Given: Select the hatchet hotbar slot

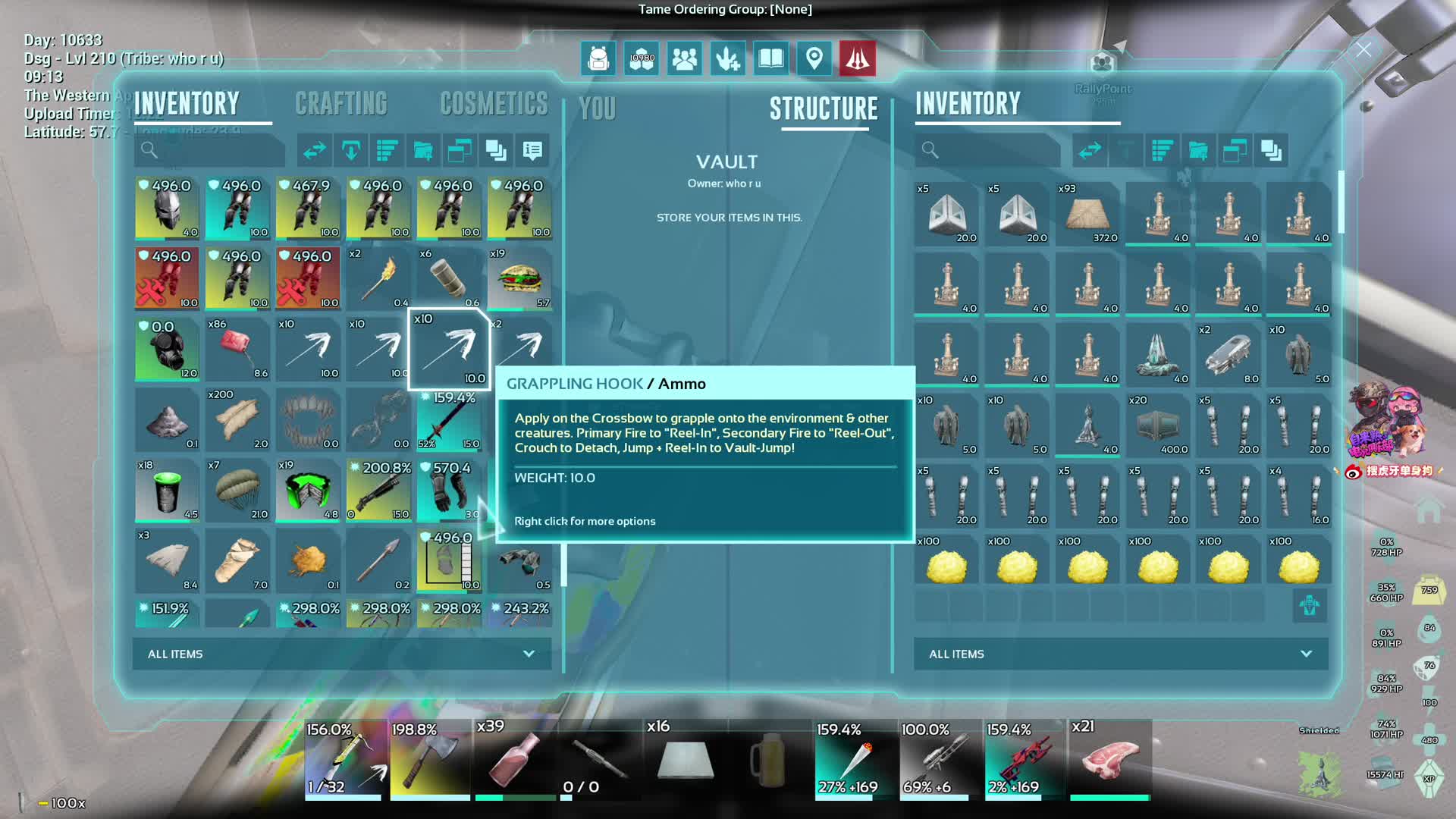Looking at the screenshot, I should coord(430,758).
